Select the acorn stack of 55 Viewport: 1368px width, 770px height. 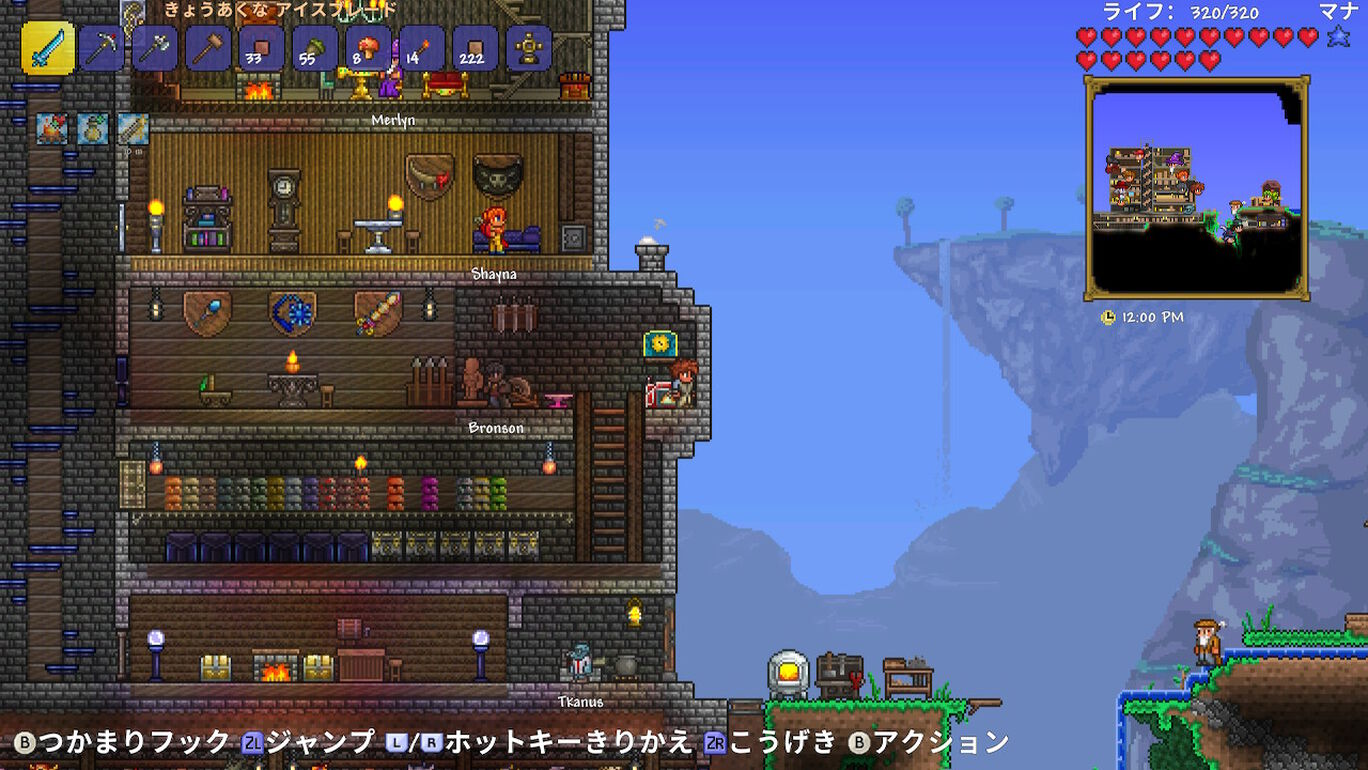314,47
